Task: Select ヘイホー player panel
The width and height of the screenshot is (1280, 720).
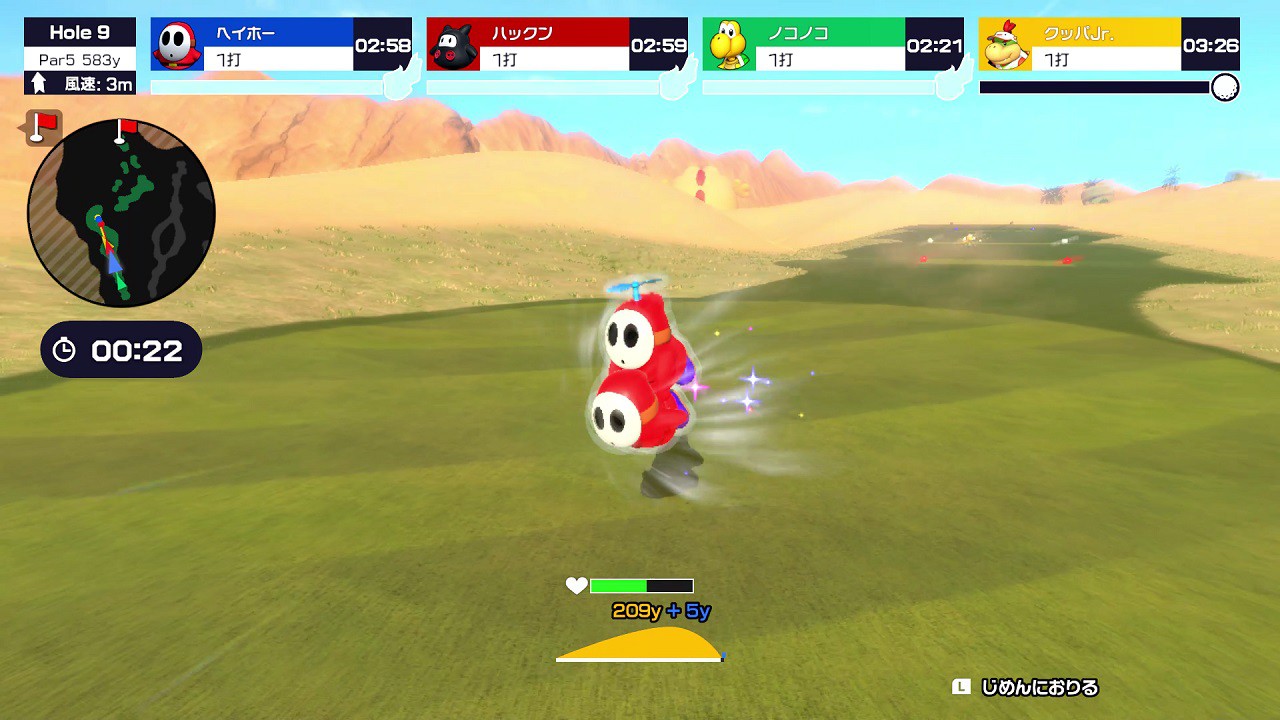Action: tap(281, 45)
